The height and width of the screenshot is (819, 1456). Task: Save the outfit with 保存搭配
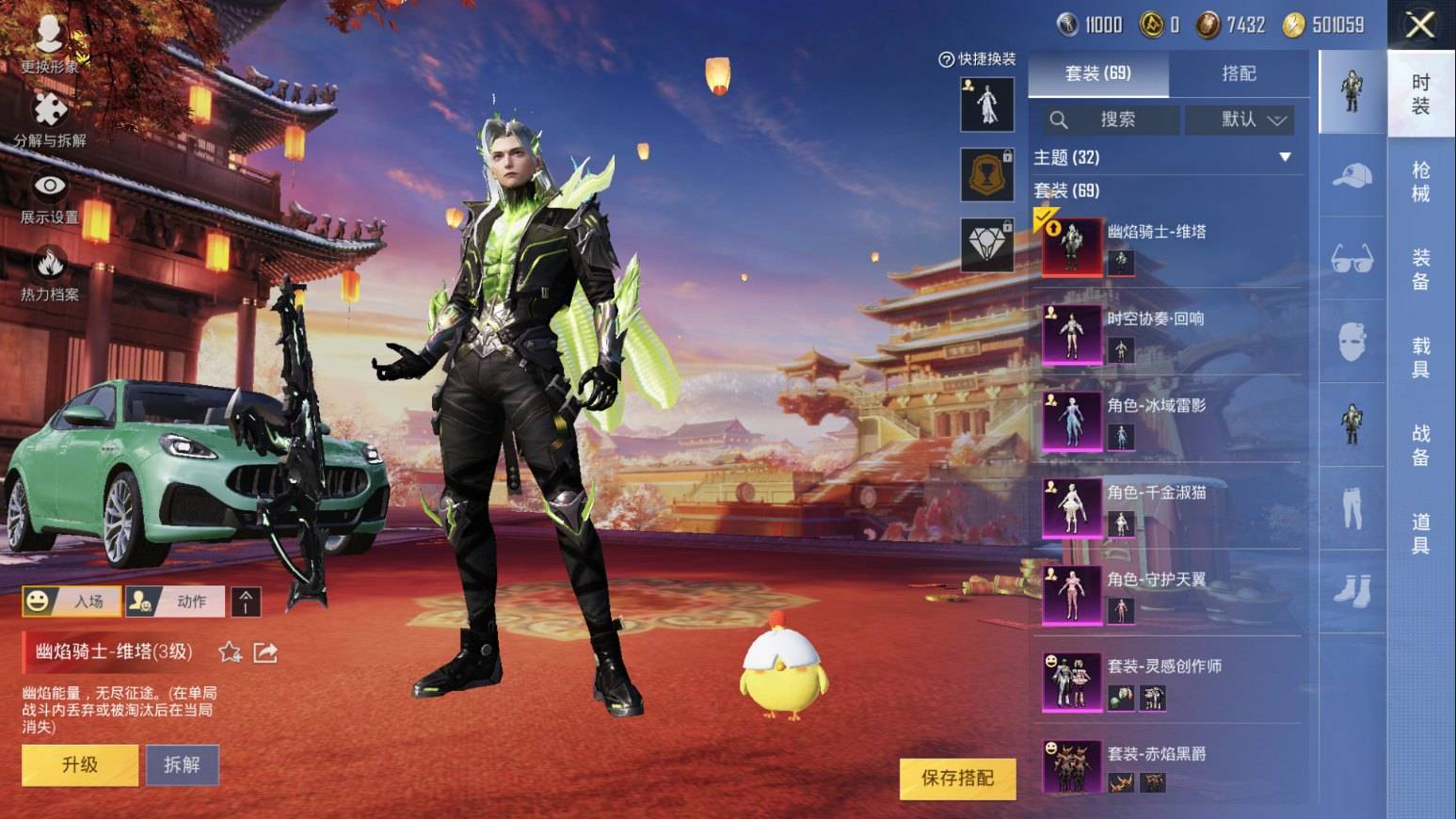[957, 778]
